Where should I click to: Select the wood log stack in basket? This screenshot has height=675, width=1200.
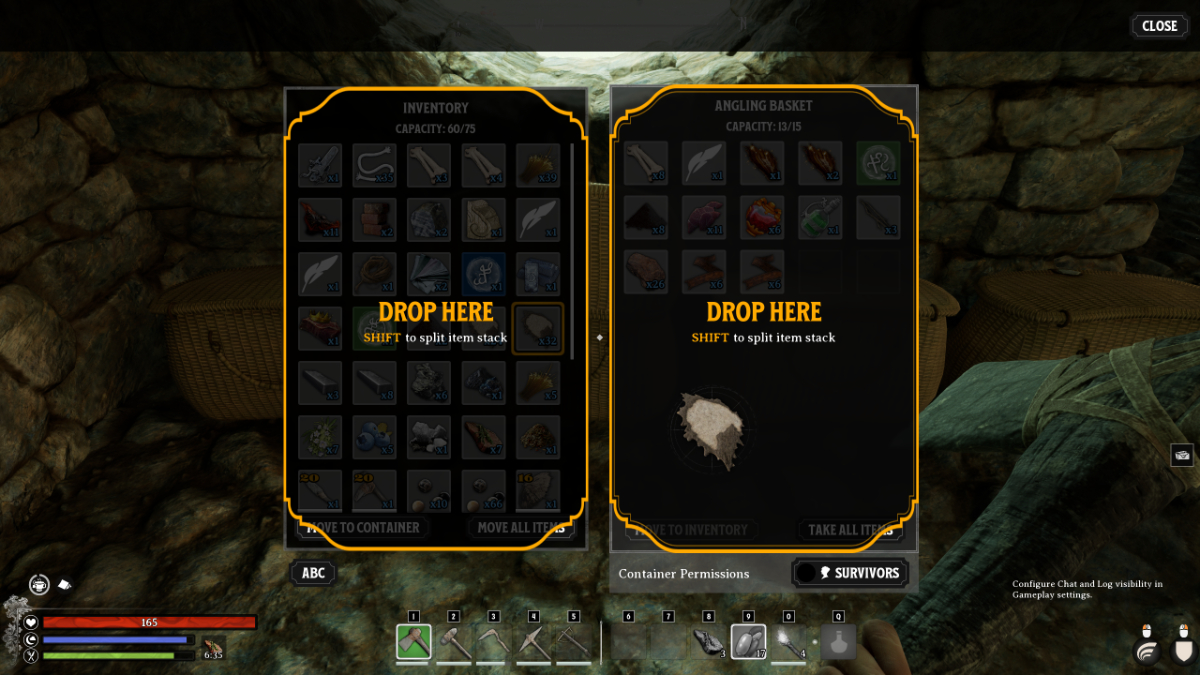646,271
